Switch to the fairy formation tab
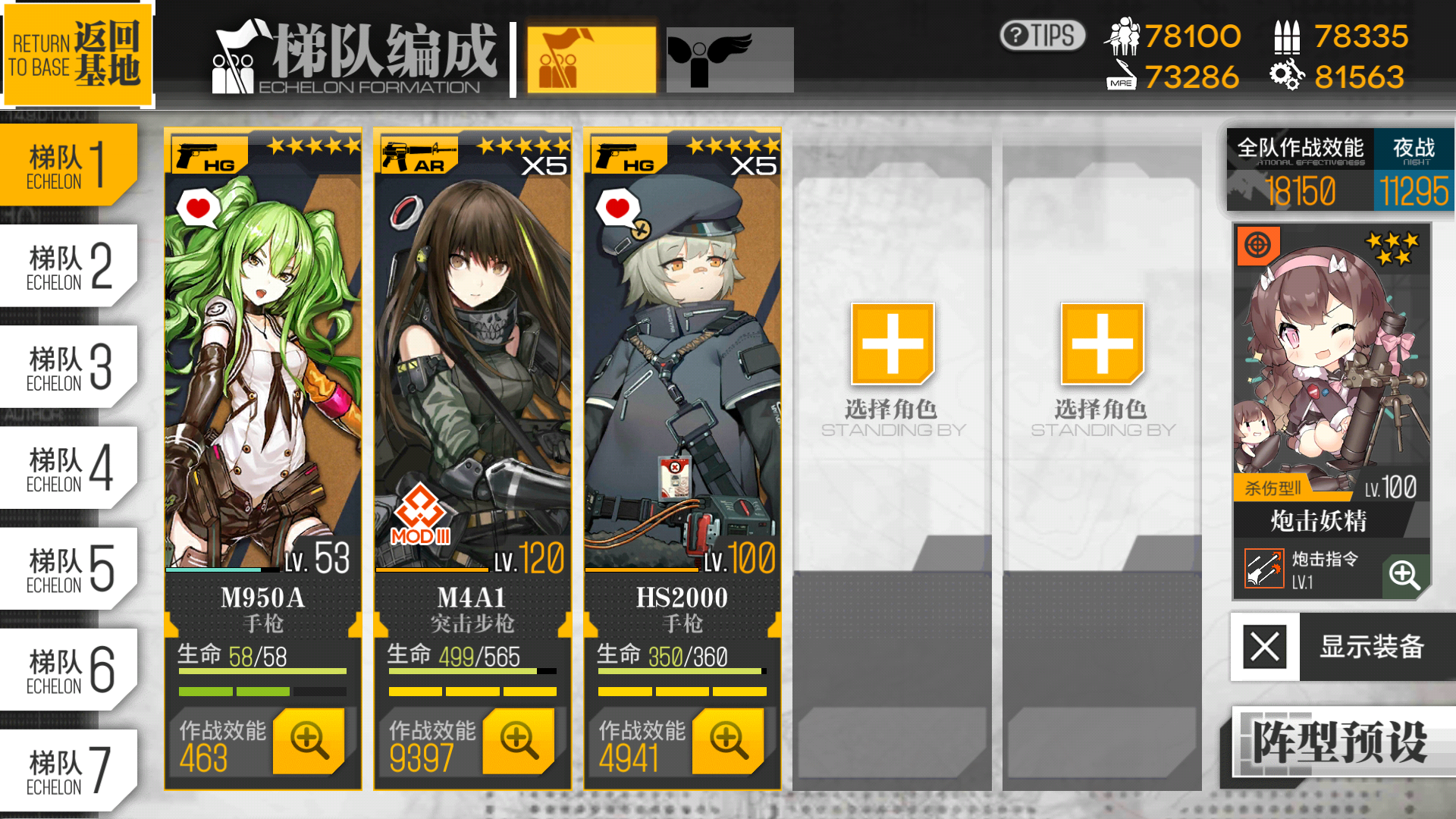Screen dimensions: 1456x819 pyautogui.click(x=730, y=58)
